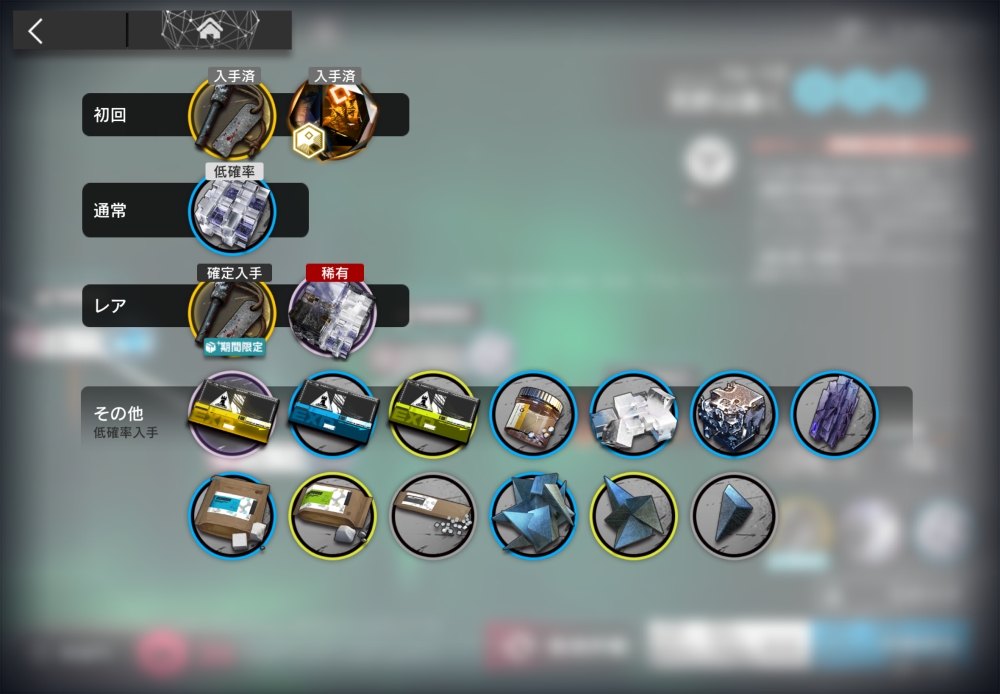
Task: View the grey-ringed packet with white pellets
Action: 432,515
